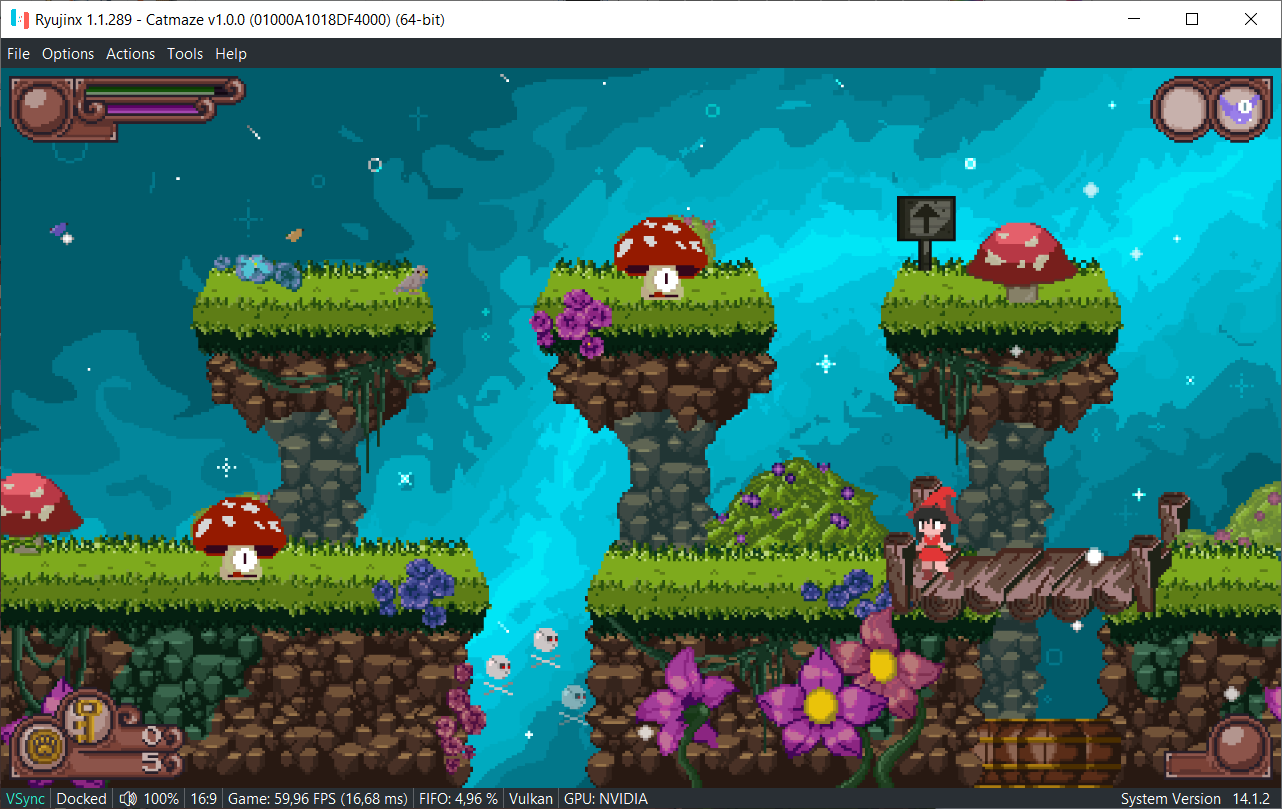
Task: Toggle Docked mode in the status bar
Action: coord(81,798)
